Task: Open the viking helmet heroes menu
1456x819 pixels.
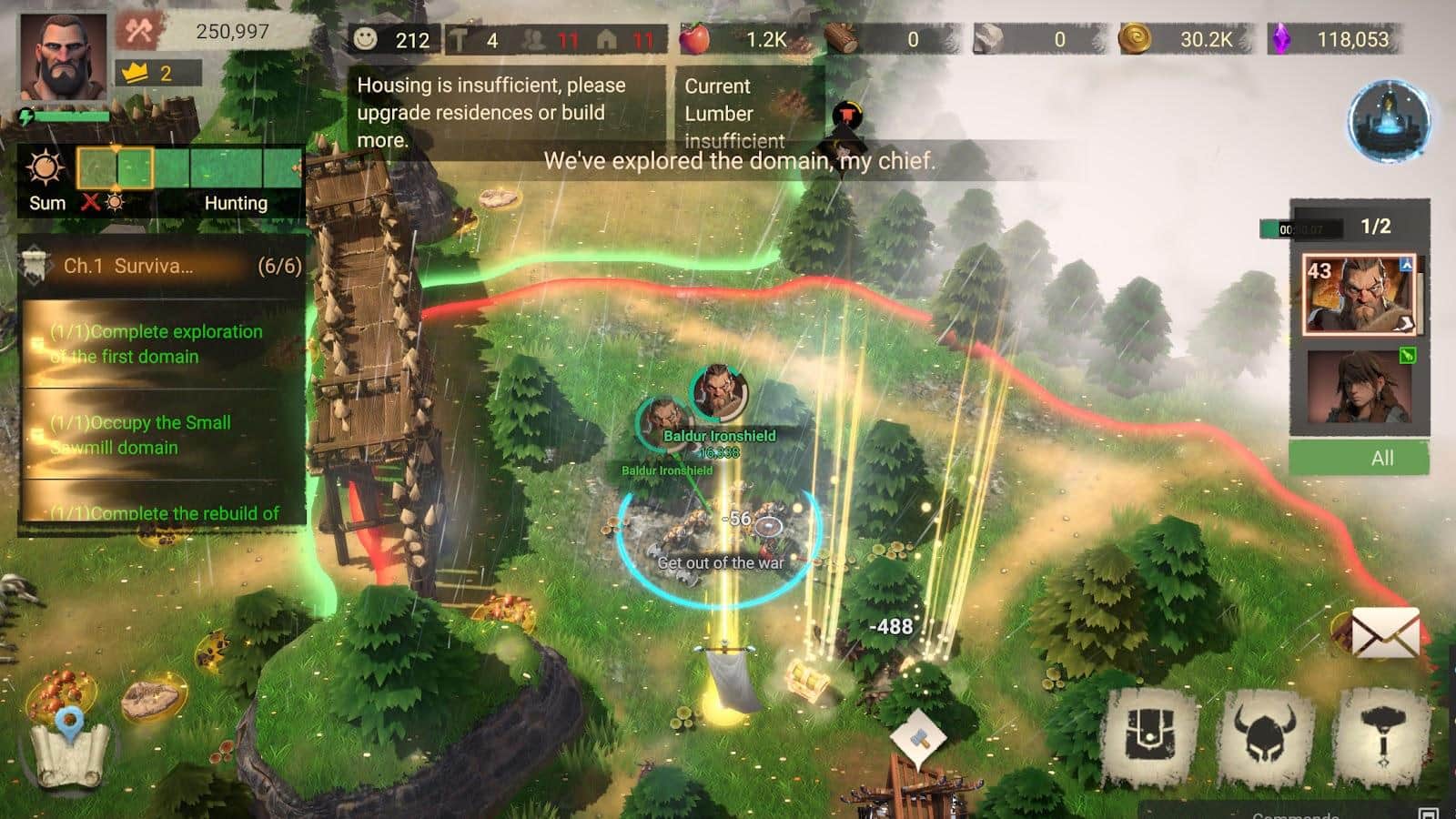Action: 1265,735
